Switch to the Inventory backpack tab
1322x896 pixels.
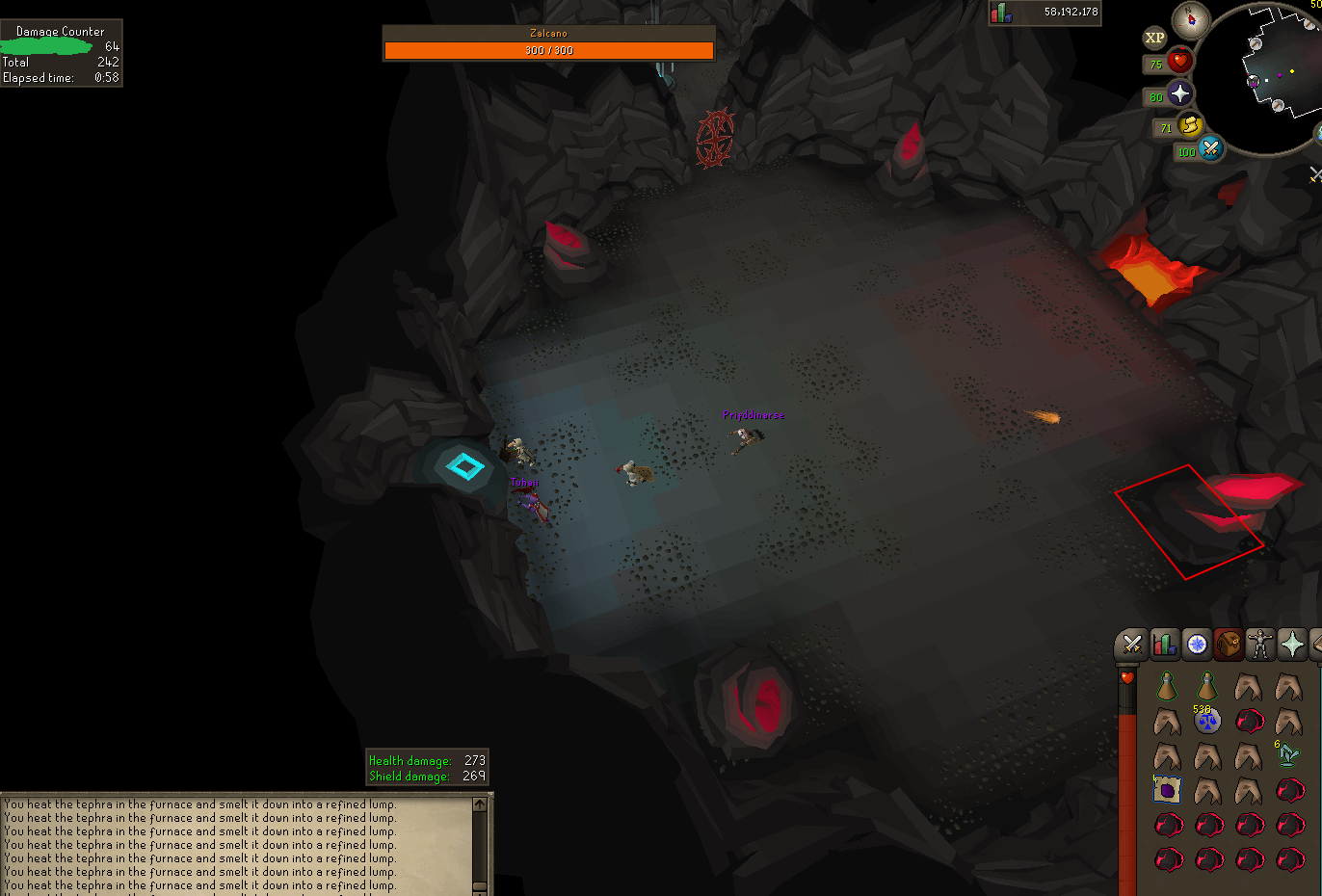pyautogui.click(x=1229, y=644)
